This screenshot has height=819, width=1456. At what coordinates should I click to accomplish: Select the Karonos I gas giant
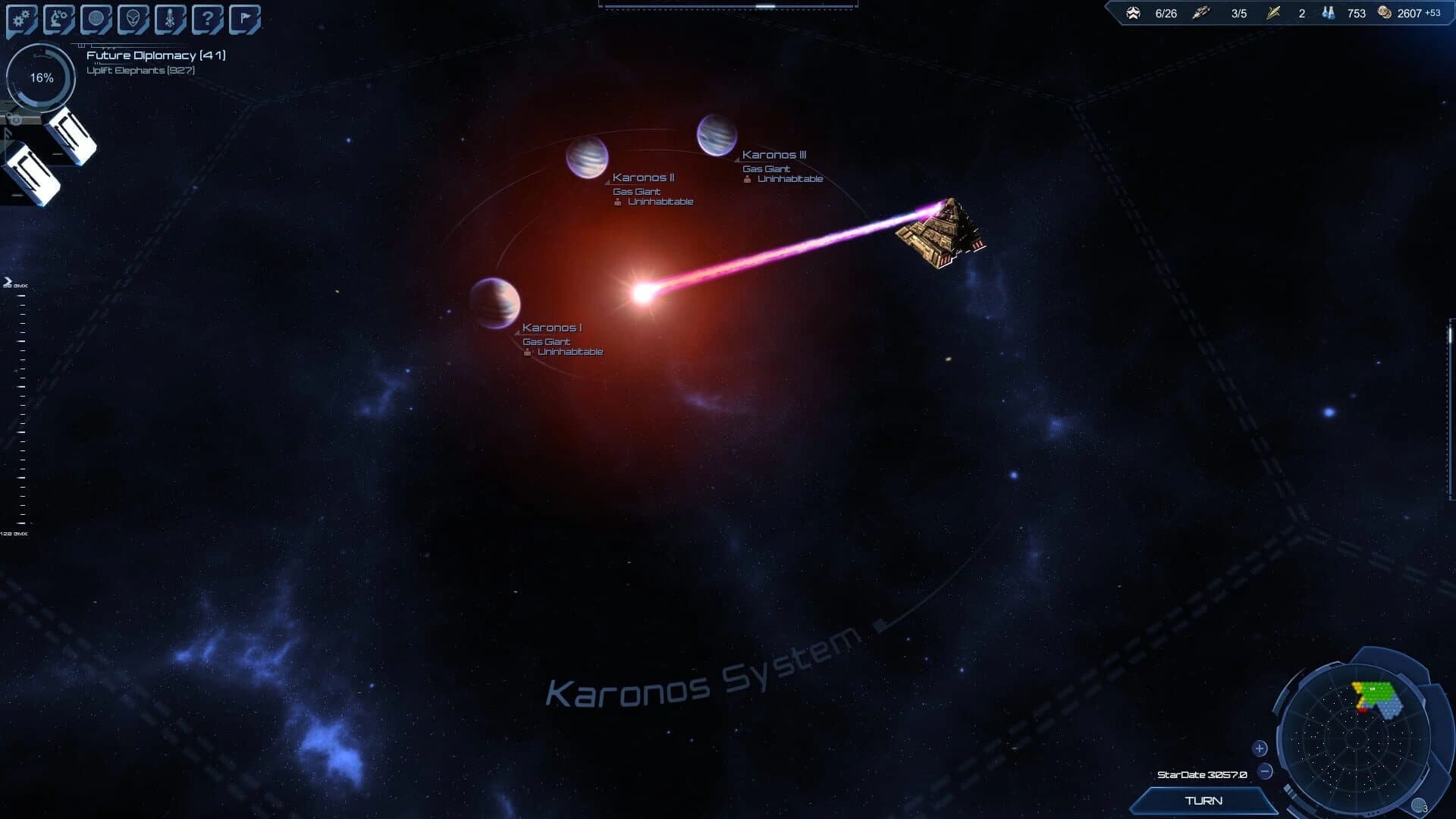[495, 303]
